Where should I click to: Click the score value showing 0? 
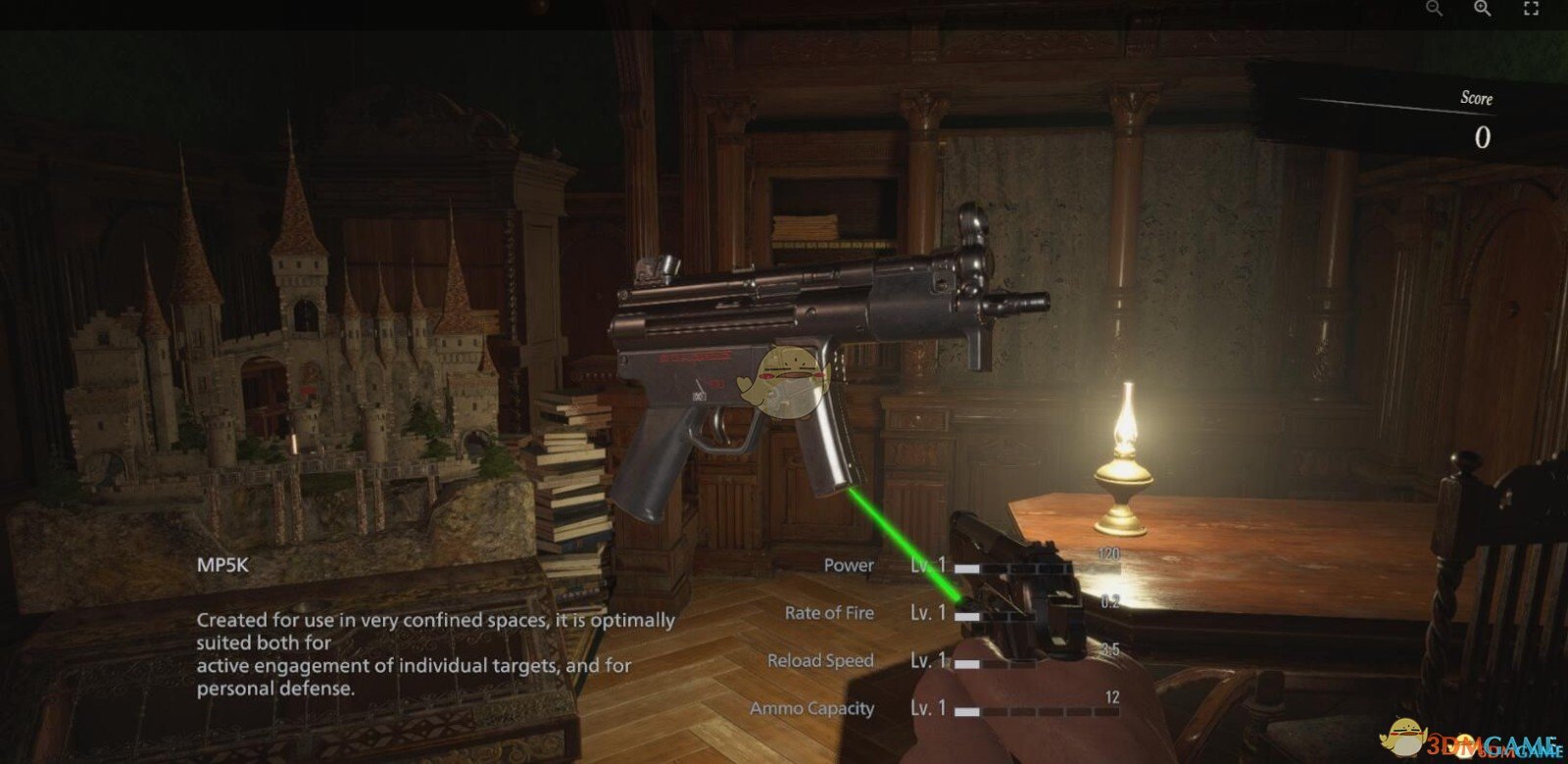click(x=1484, y=136)
